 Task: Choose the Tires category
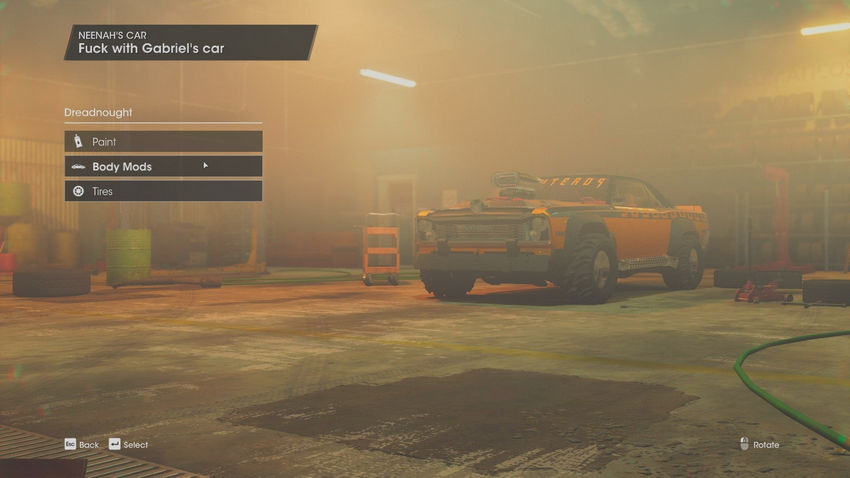coord(163,191)
